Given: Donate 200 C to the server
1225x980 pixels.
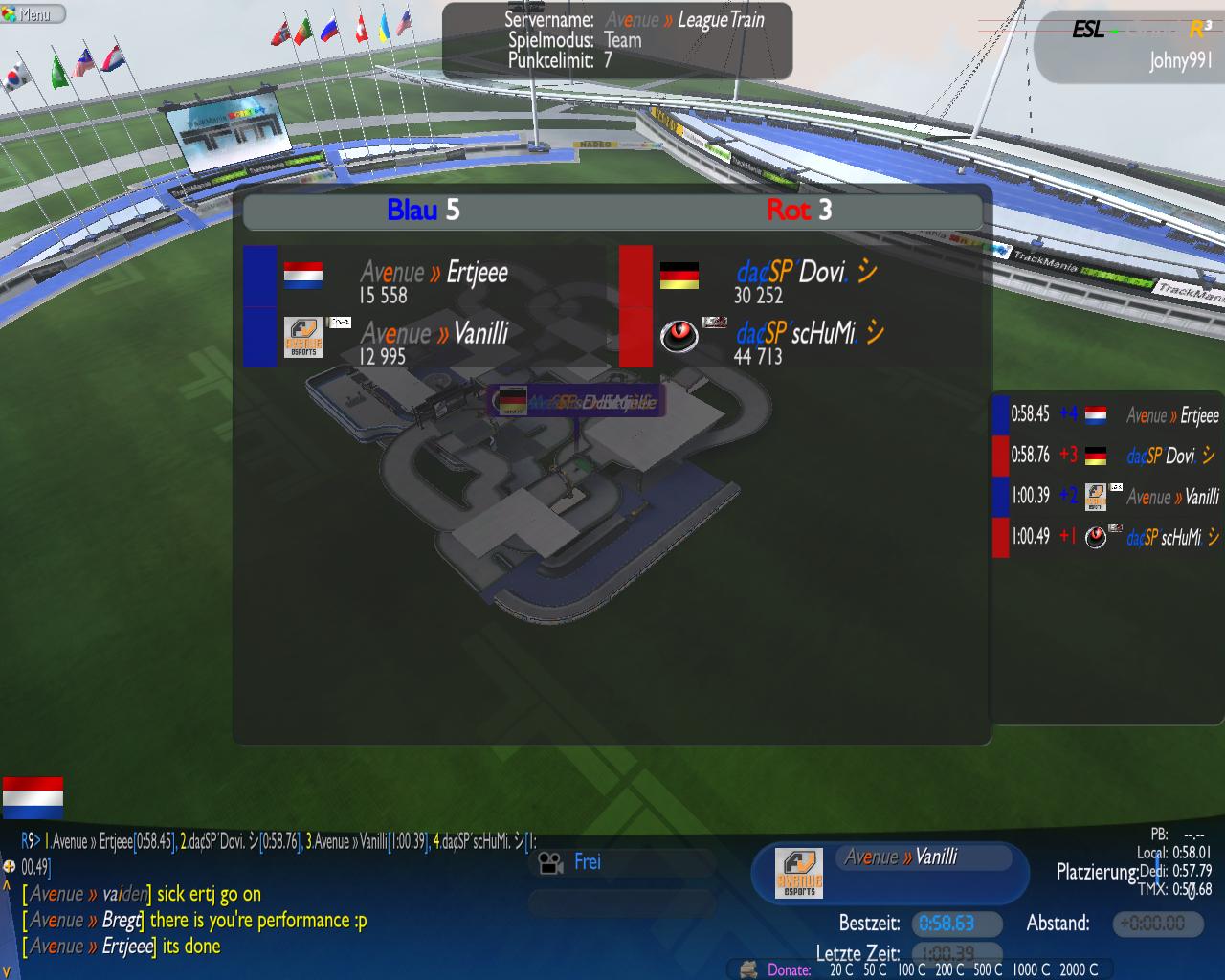Looking at the screenshot, I should (949, 969).
